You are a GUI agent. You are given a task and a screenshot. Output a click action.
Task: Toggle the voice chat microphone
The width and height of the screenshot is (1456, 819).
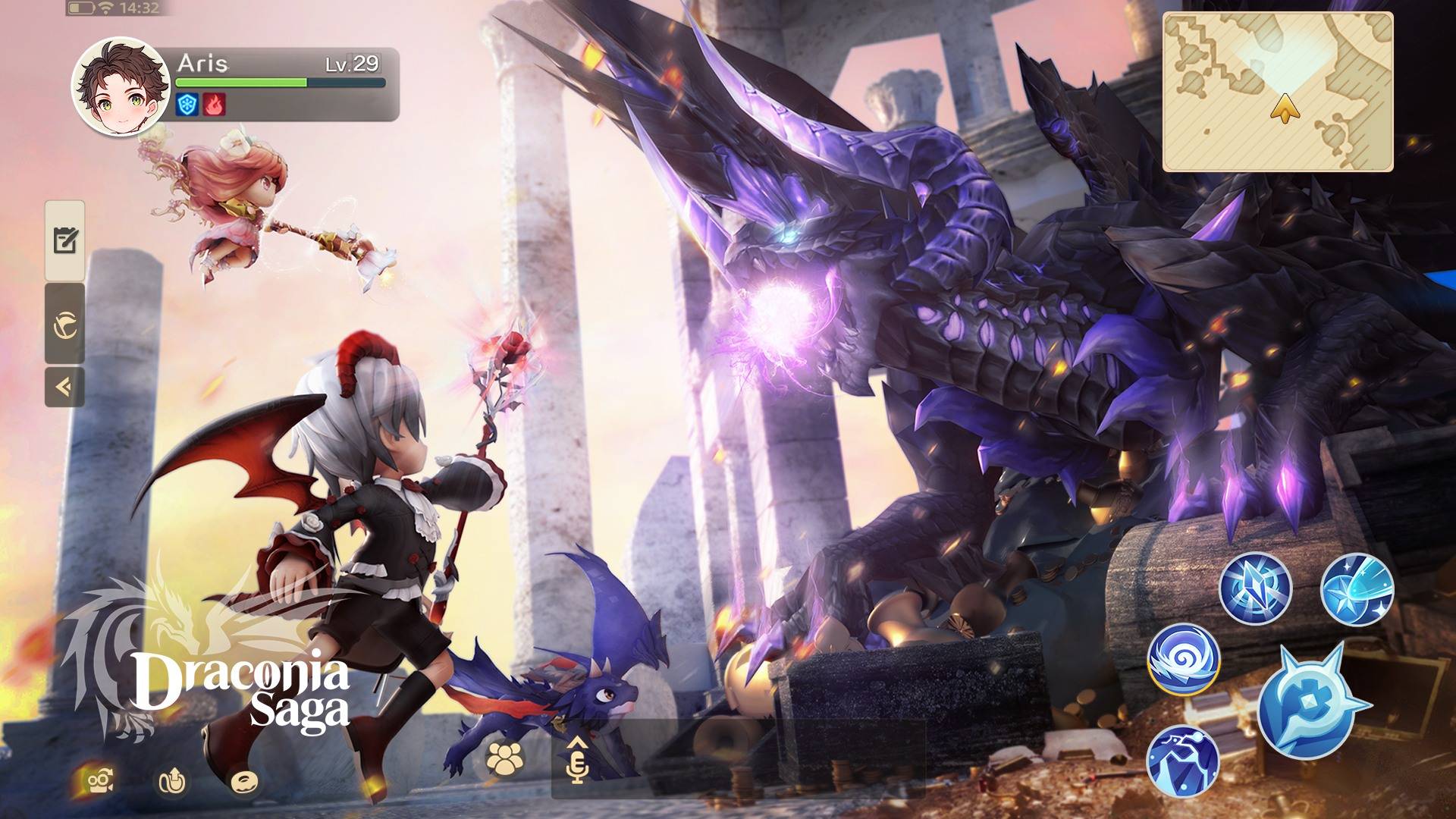[579, 768]
